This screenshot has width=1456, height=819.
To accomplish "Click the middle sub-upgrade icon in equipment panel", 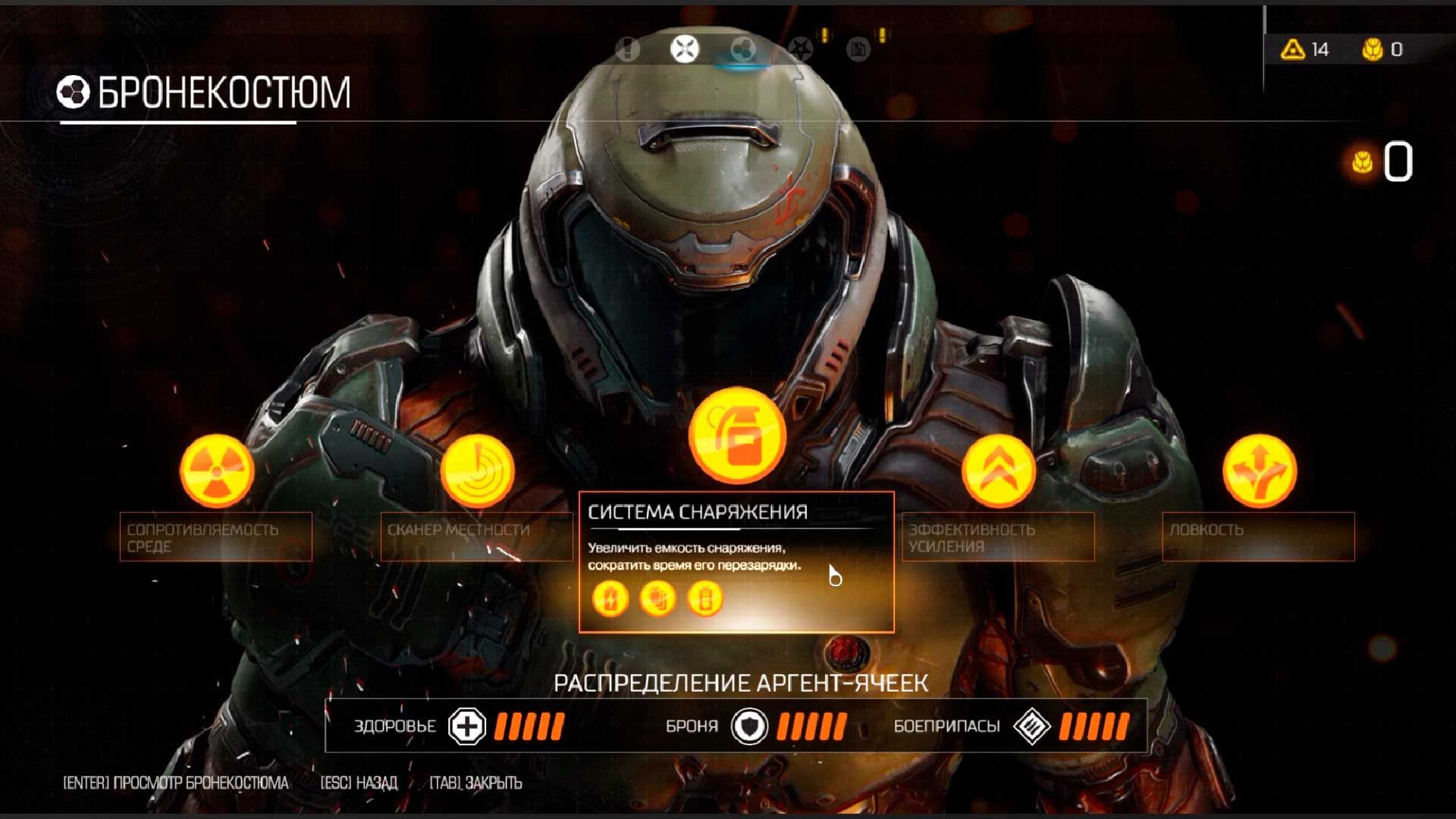I will [x=657, y=598].
